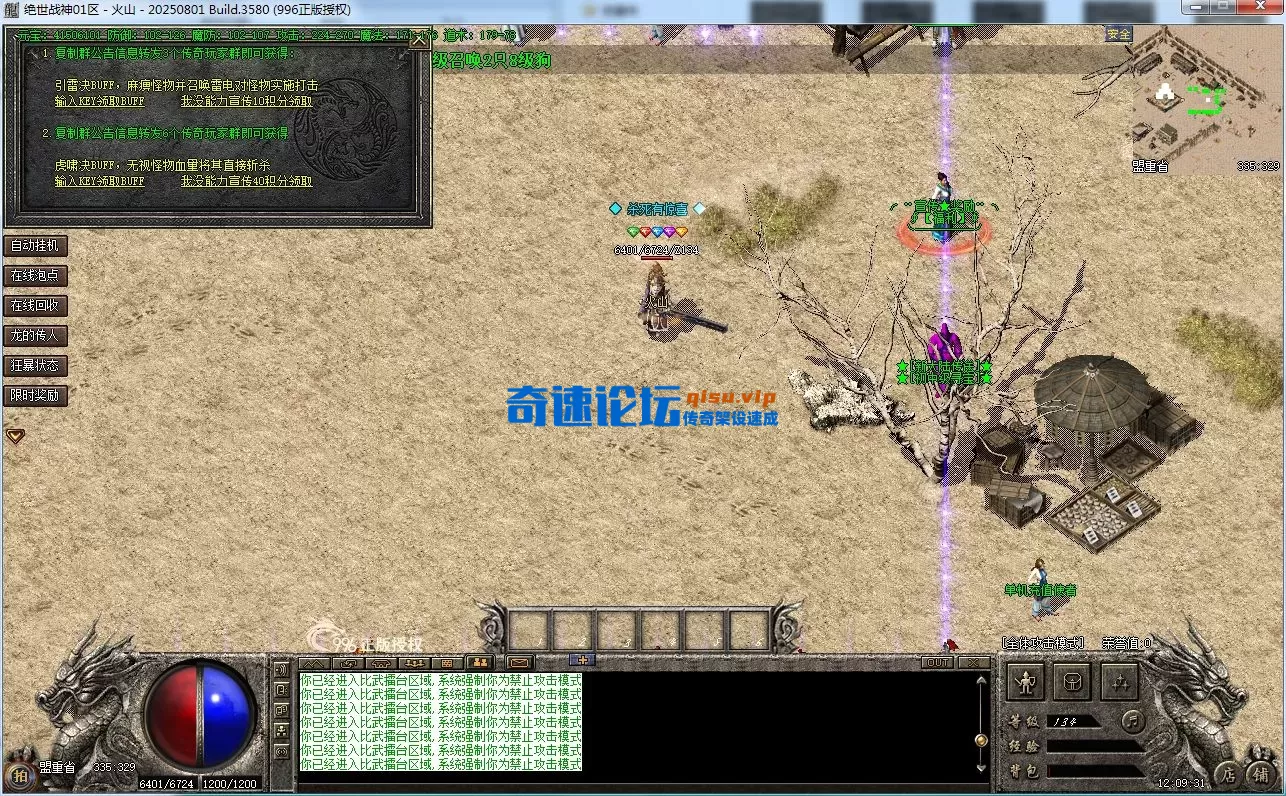The width and height of the screenshot is (1286, 796).
Task: Pop out the chat with the OUT button
Action: pos(938,661)
